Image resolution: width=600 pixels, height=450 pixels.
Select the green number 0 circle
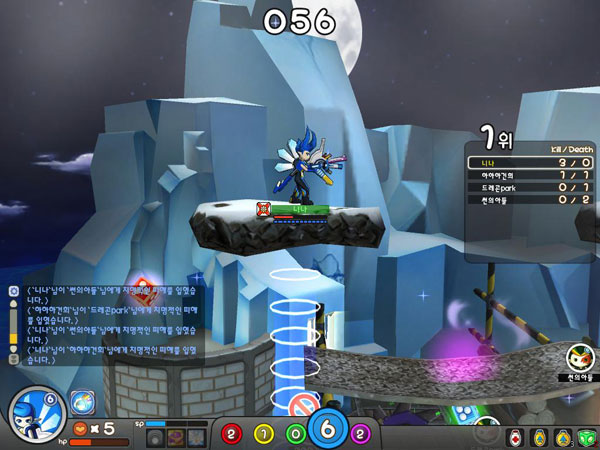[296, 433]
